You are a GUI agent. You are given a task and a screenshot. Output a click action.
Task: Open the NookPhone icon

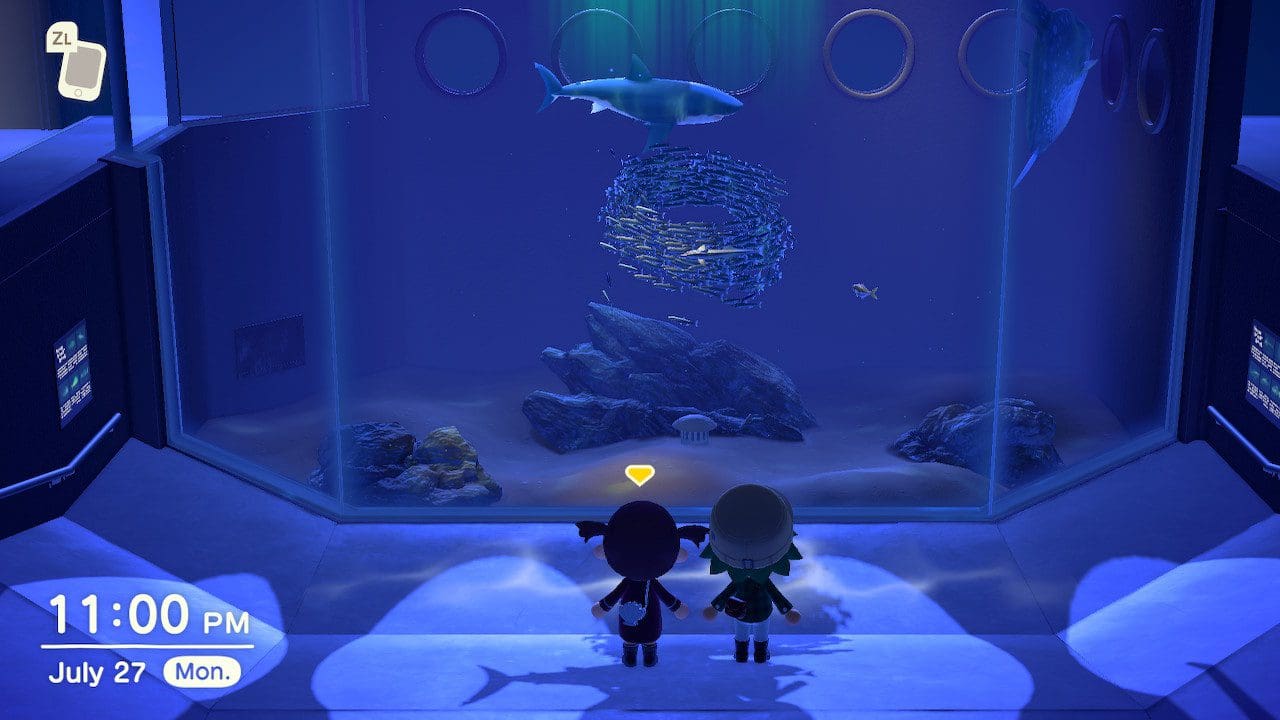pyautogui.click(x=82, y=68)
